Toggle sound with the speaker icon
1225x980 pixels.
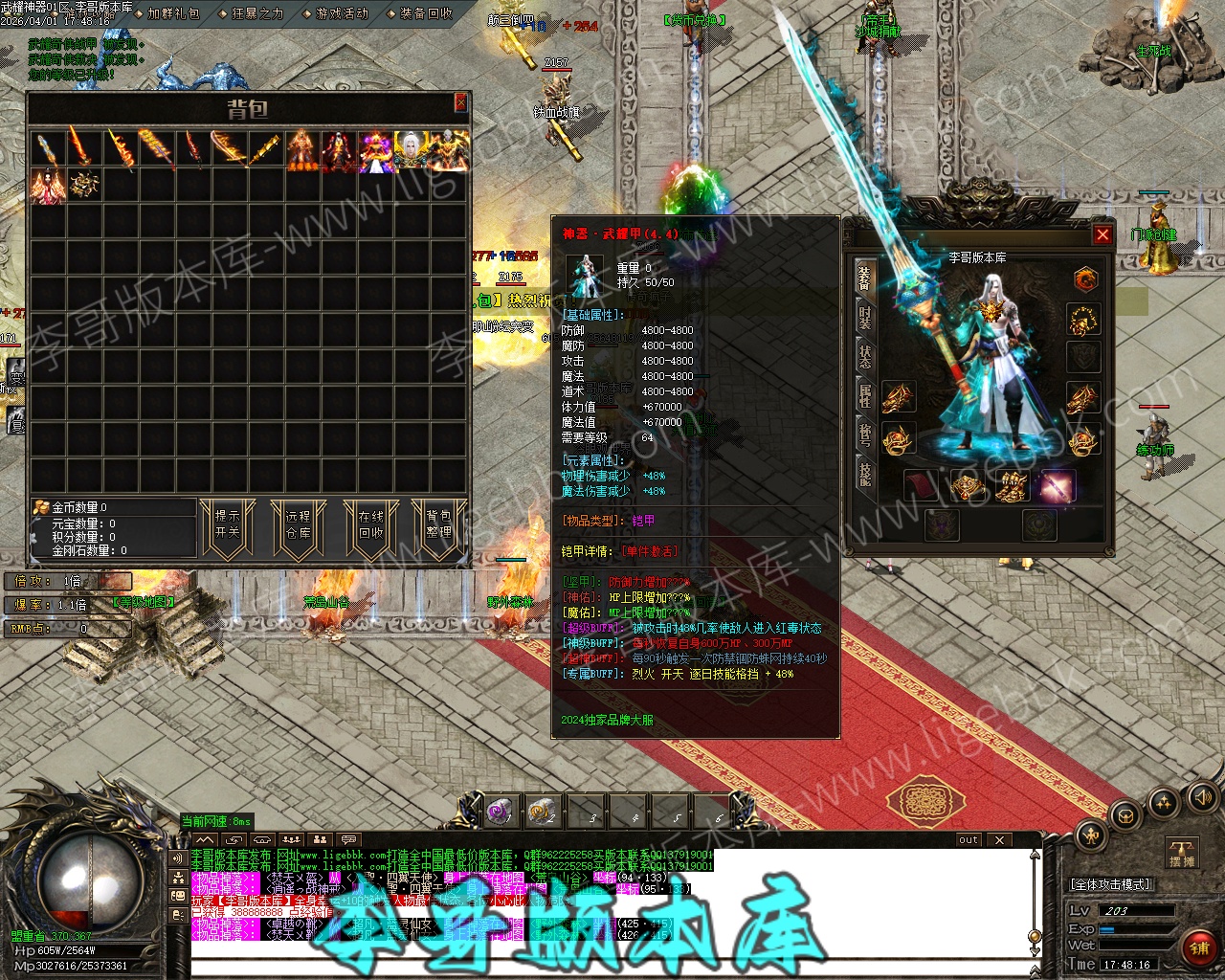pos(1201,796)
